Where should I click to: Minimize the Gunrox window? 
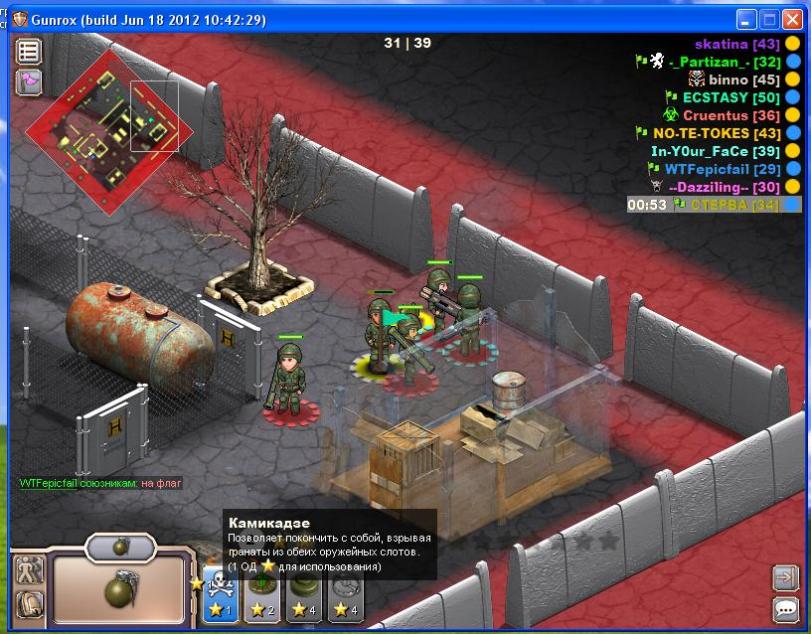[x=747, y=19]
